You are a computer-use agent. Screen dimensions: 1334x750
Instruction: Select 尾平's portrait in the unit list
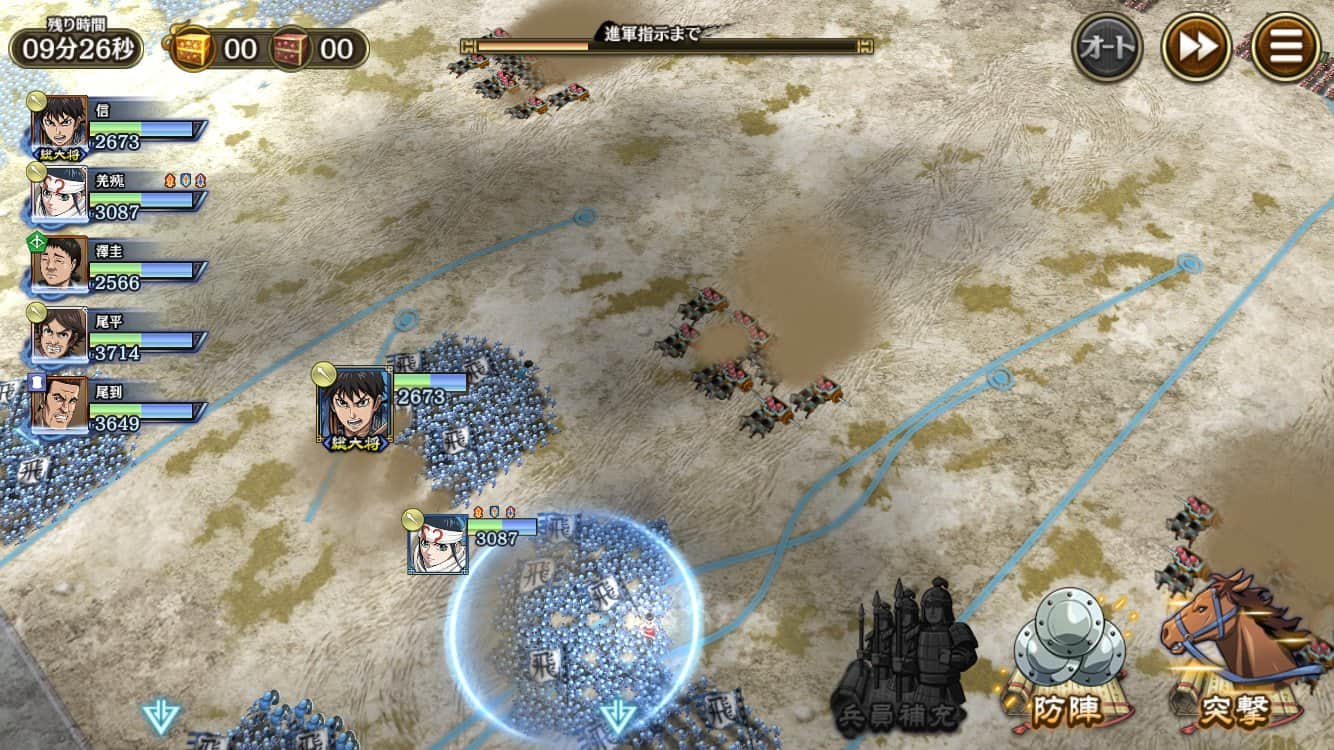coord(60,334)
